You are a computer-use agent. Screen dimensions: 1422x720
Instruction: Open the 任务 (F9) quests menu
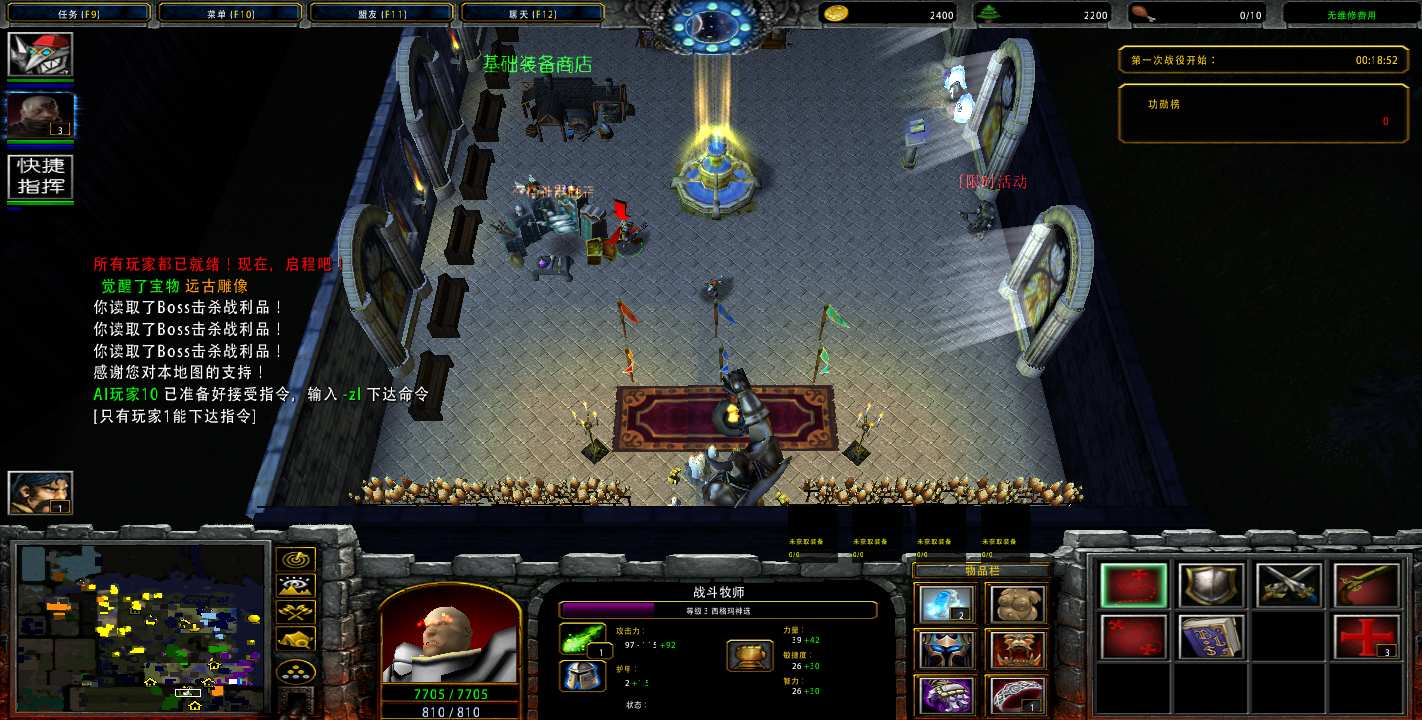click(x=76, y=14)
